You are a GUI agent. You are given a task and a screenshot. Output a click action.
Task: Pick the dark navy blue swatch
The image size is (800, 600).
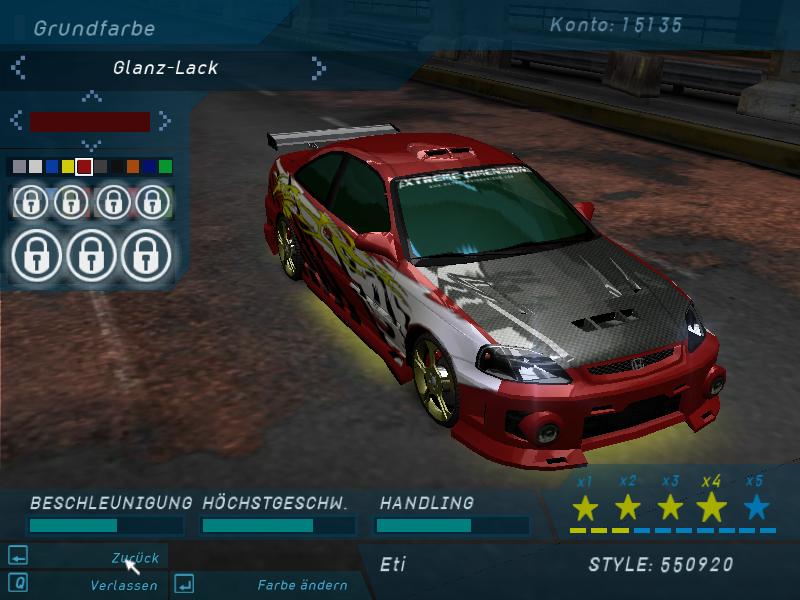click(149, 166)
